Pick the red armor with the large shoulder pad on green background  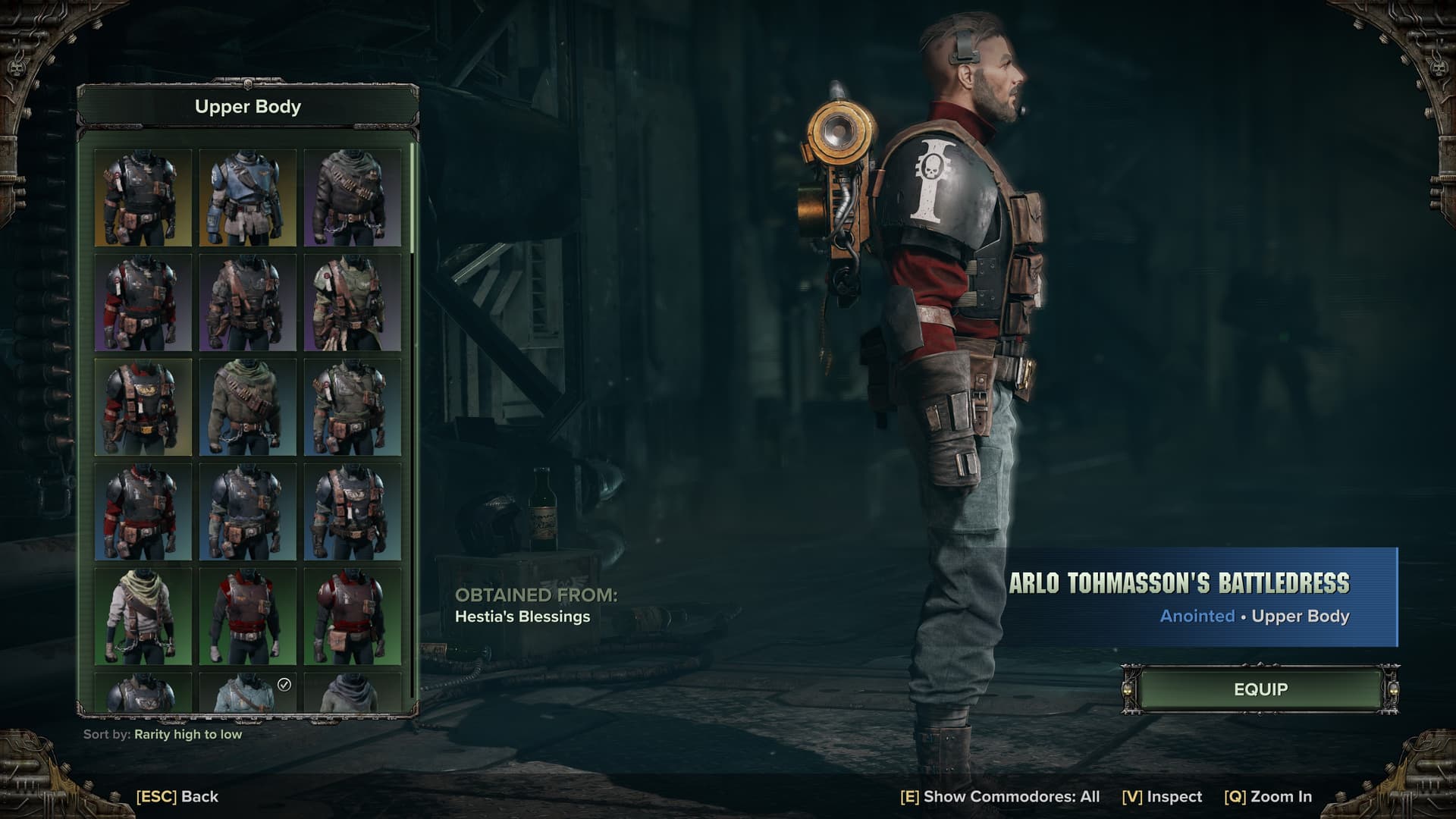(352, 616)
